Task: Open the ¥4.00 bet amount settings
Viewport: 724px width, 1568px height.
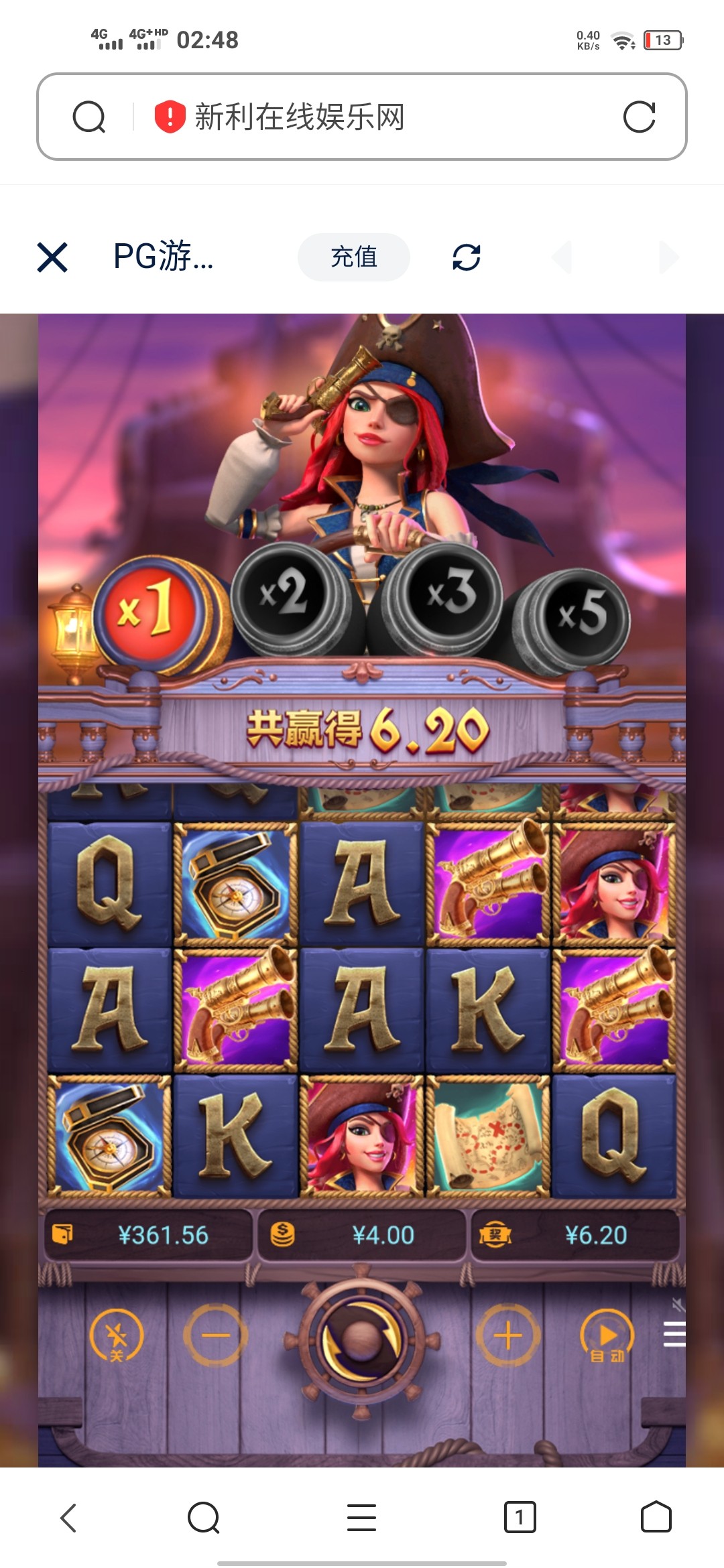Action: point(362,1235)
